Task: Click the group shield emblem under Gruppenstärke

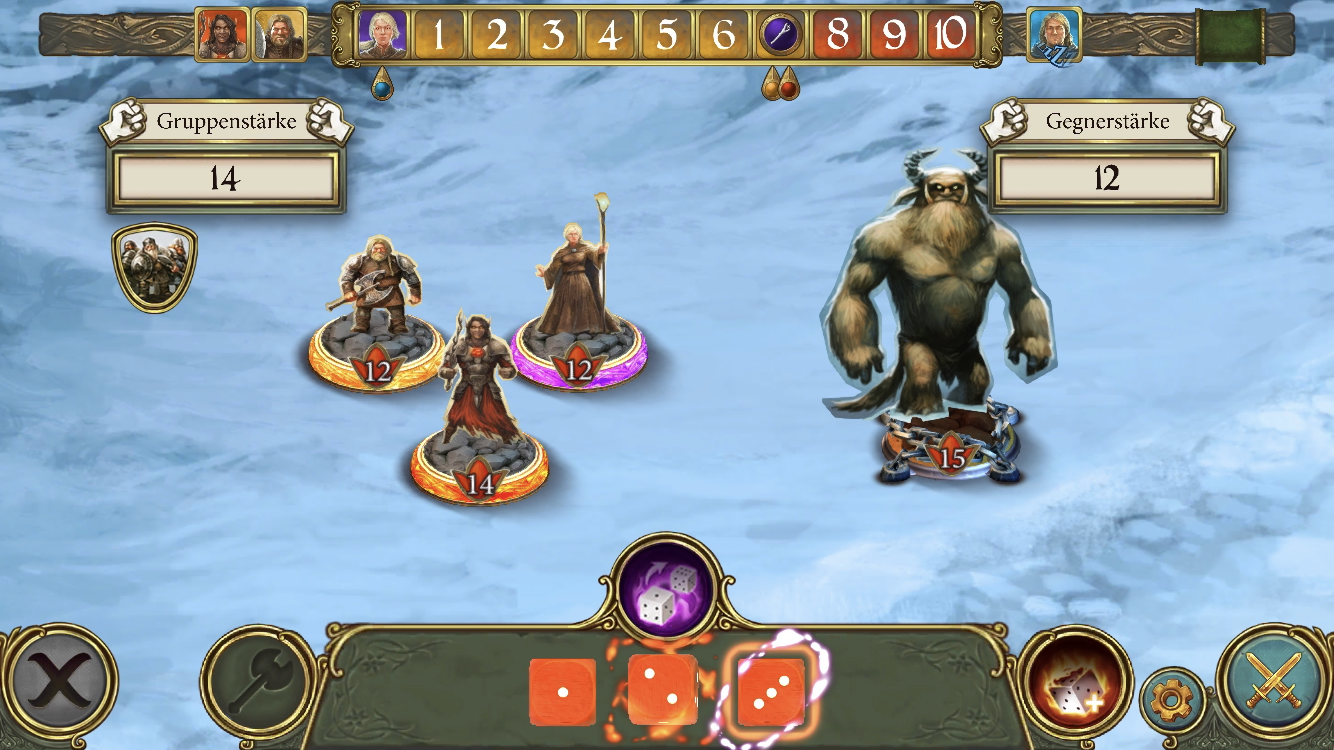Action: (x=154, y=266)
